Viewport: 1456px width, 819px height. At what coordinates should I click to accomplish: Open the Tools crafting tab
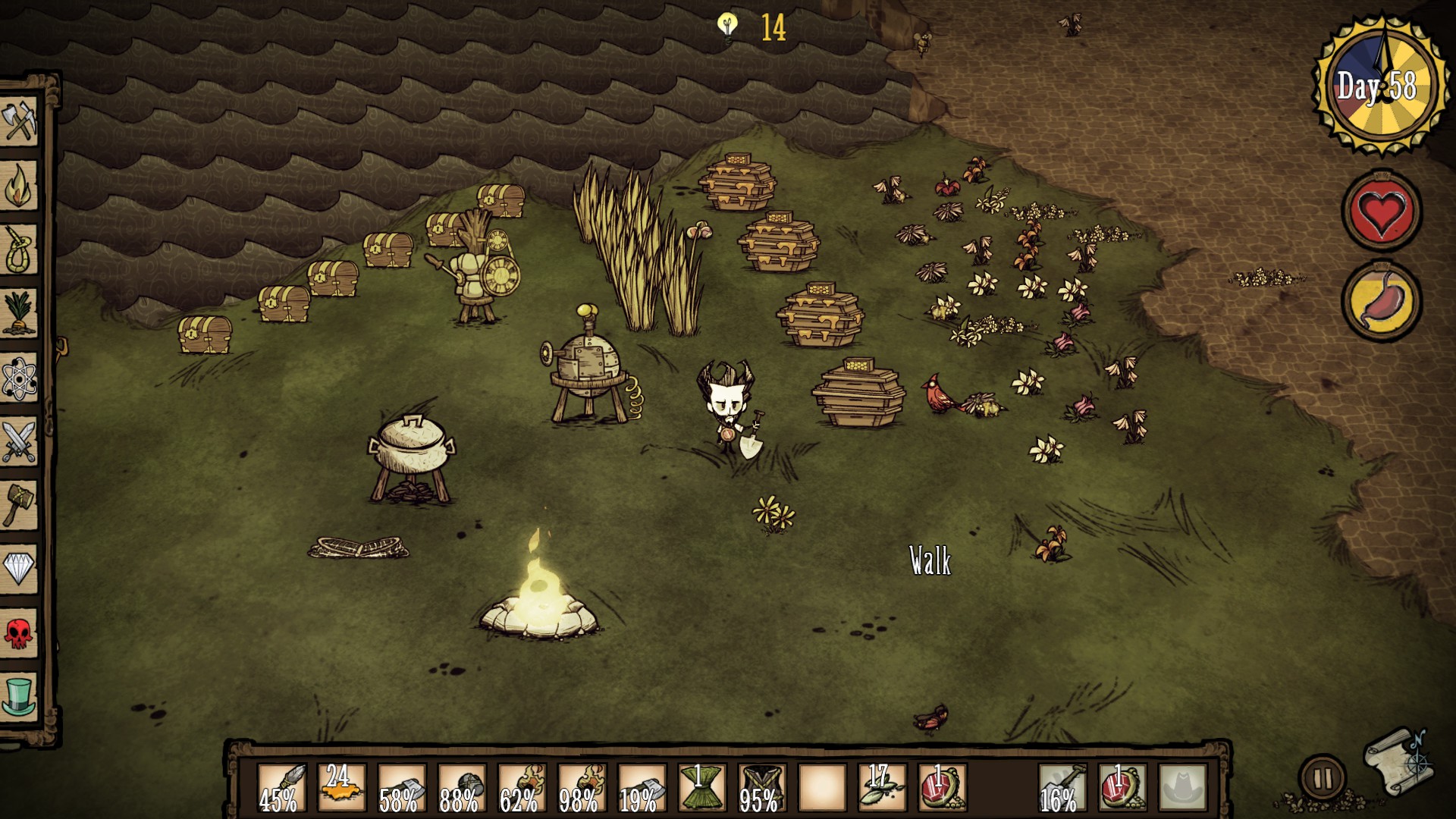[19, 121]
